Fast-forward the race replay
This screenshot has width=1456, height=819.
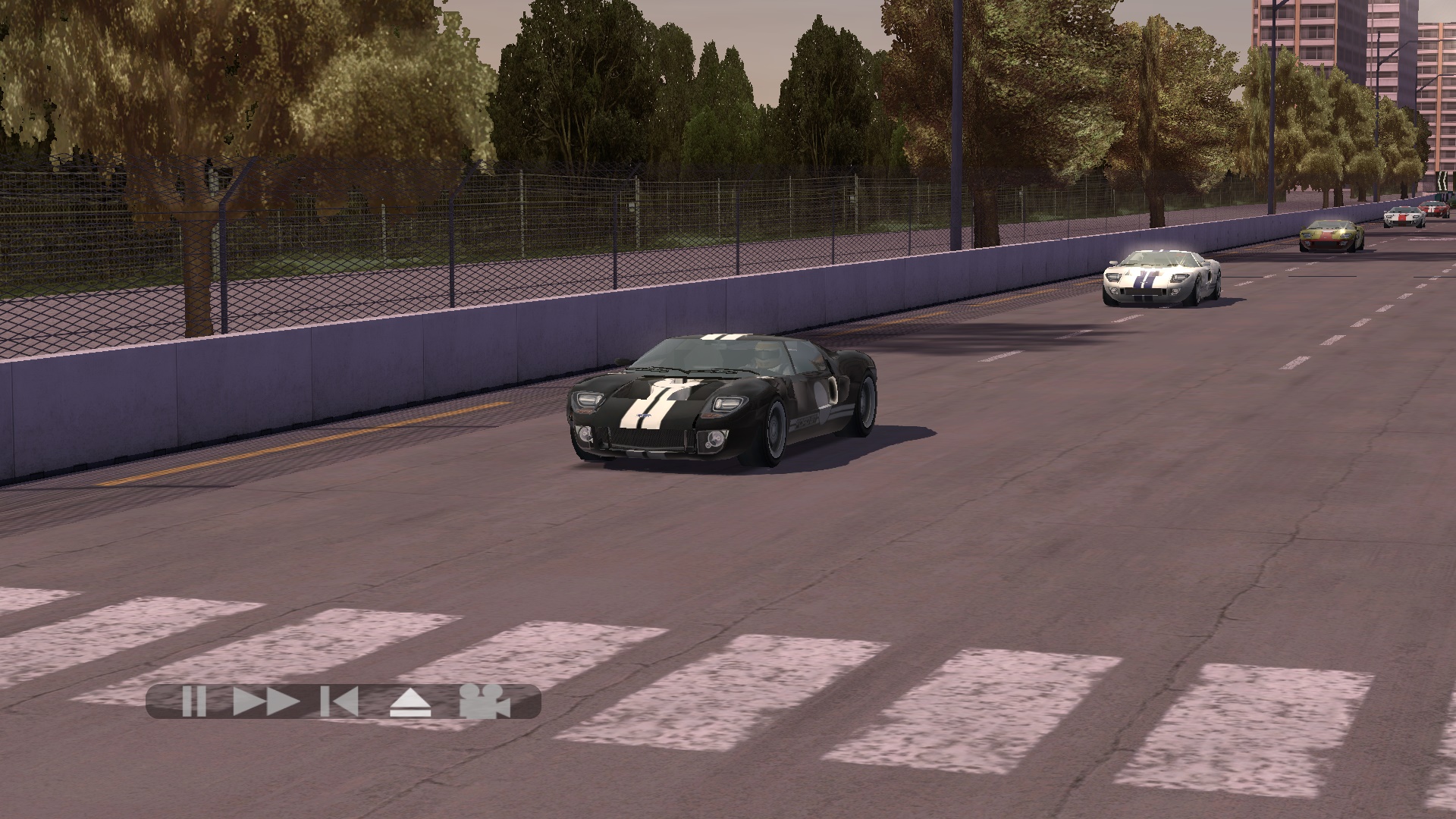point(265,701)
